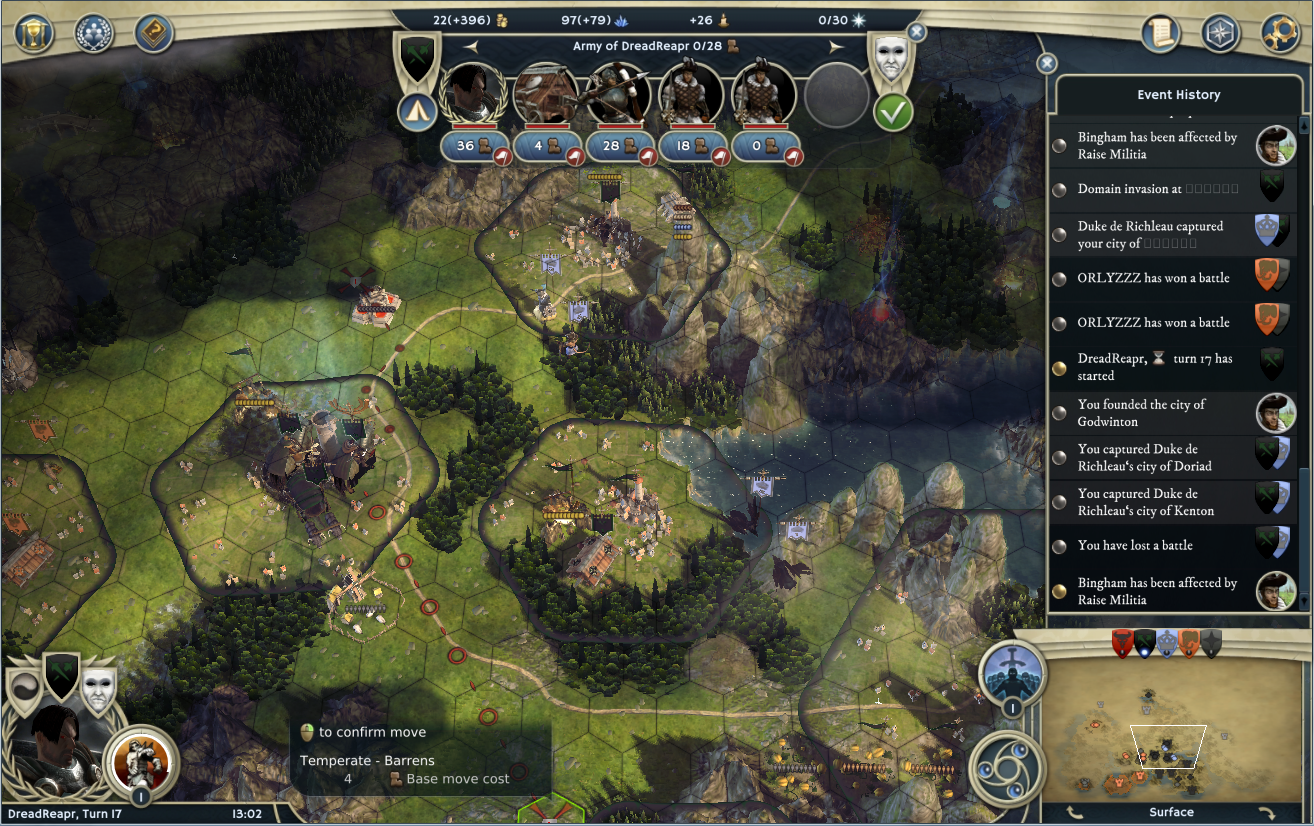
Task: Open the gear settings menu
Action: click(1280, 33)
